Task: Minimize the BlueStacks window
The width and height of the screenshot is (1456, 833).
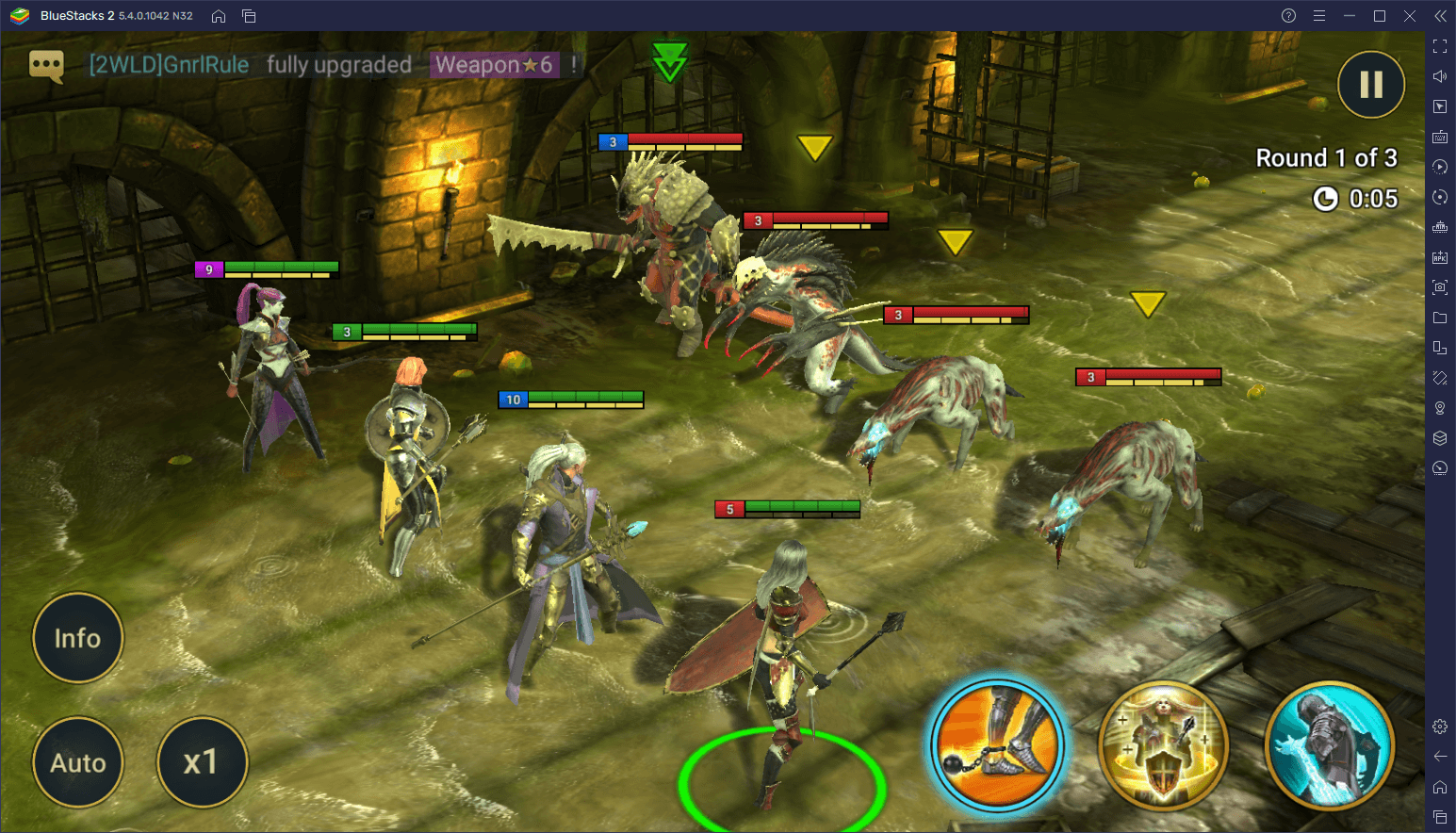Action: point(1350,16)
